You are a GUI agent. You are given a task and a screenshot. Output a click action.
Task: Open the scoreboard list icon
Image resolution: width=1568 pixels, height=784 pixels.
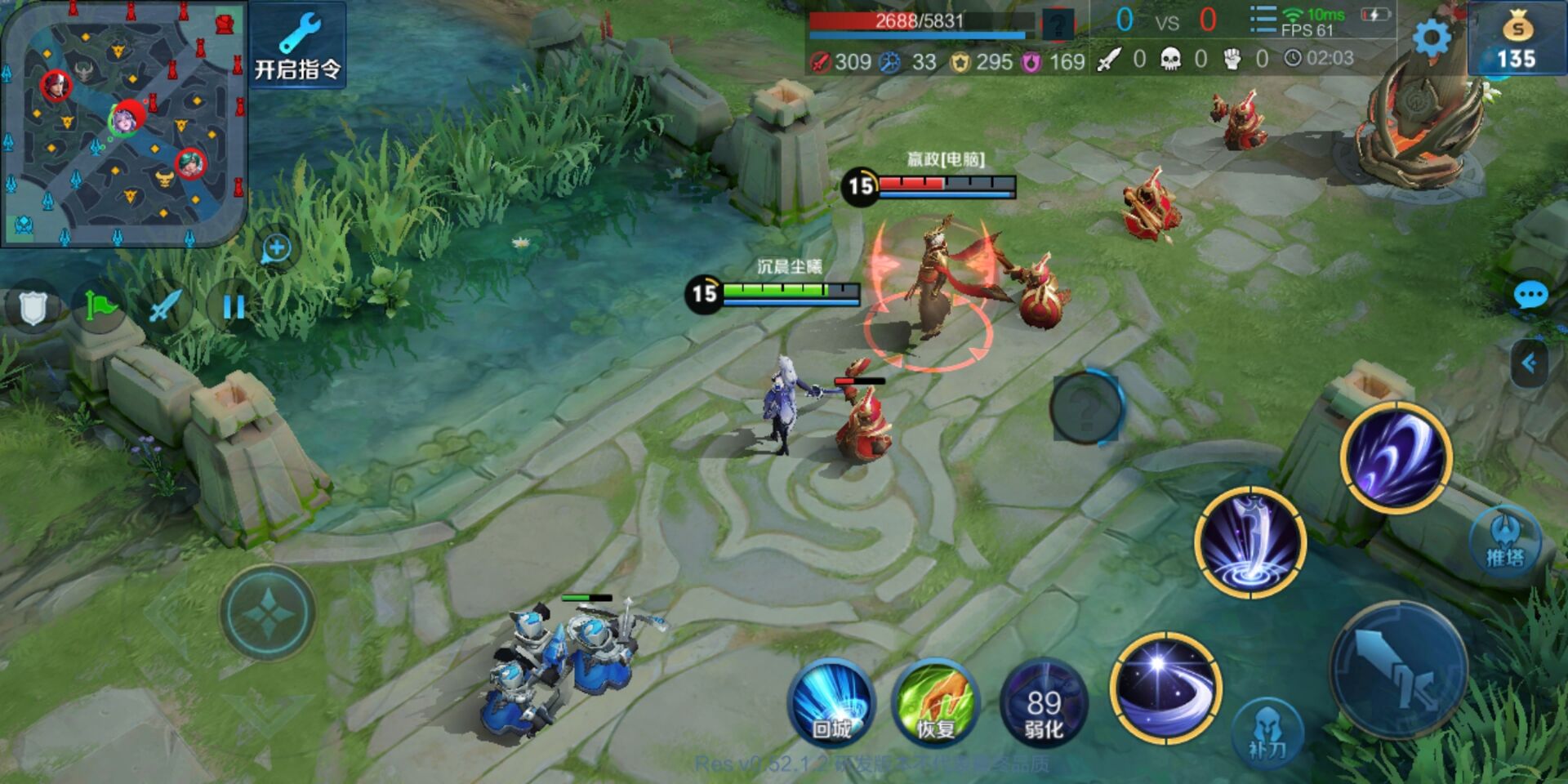click(1262, 20)
